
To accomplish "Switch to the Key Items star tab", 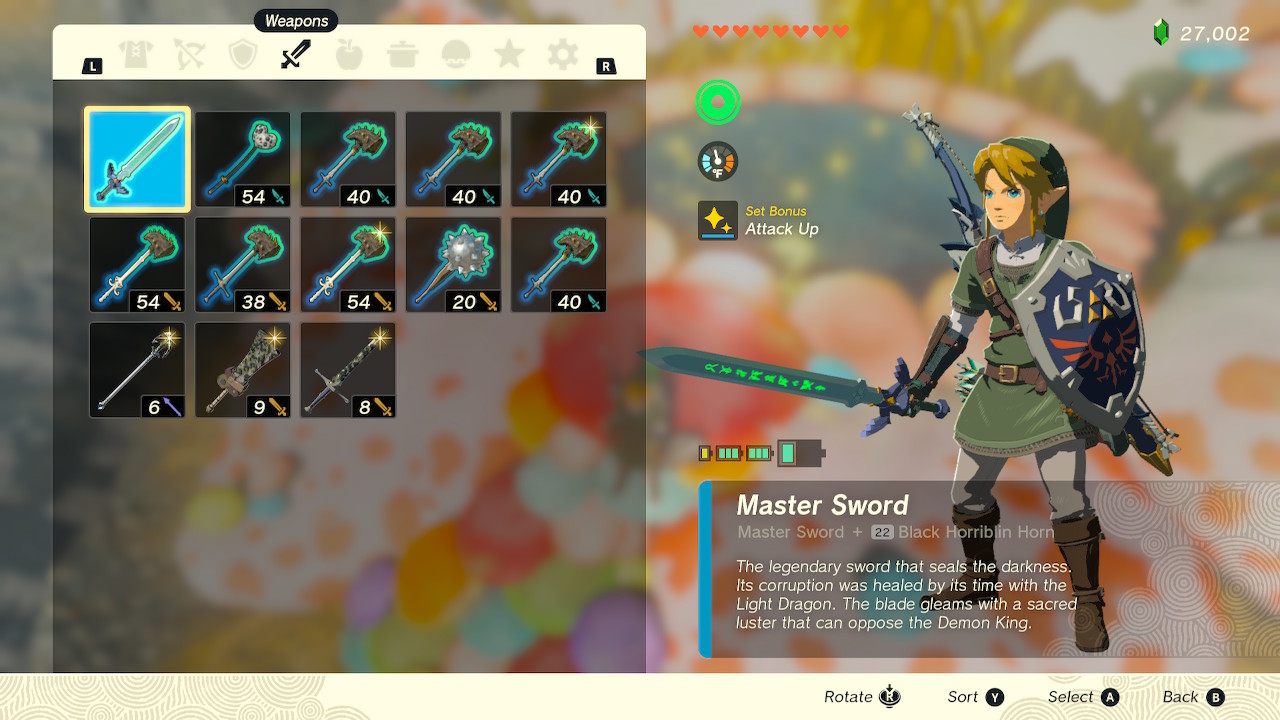I will [x=509, y=54].
